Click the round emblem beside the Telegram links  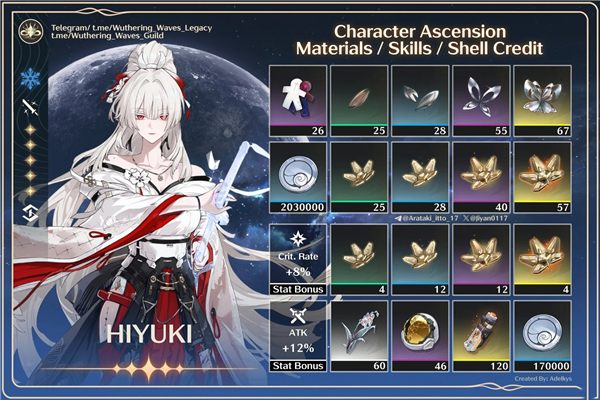tap(28, 29)
